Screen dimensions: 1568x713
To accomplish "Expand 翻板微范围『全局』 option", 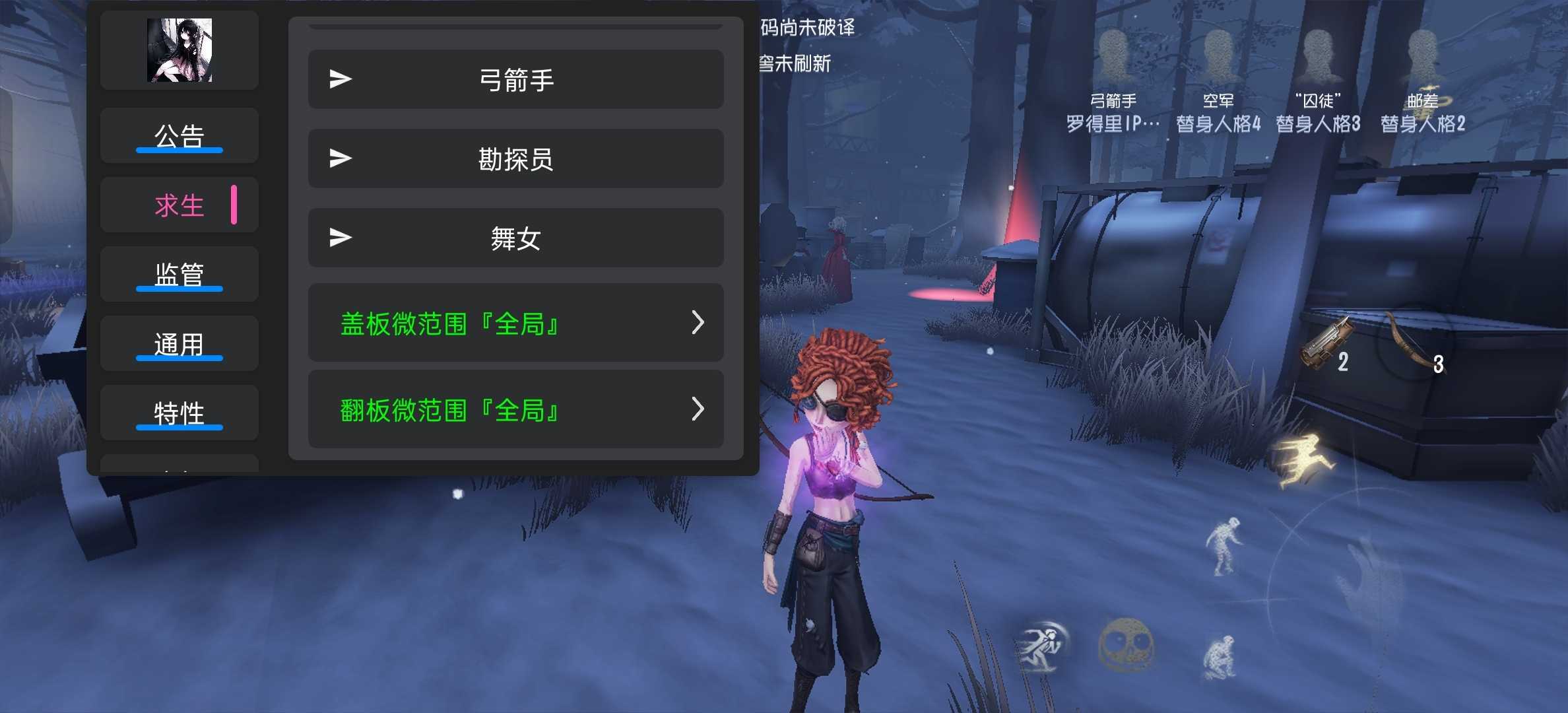I will point(515,410).
